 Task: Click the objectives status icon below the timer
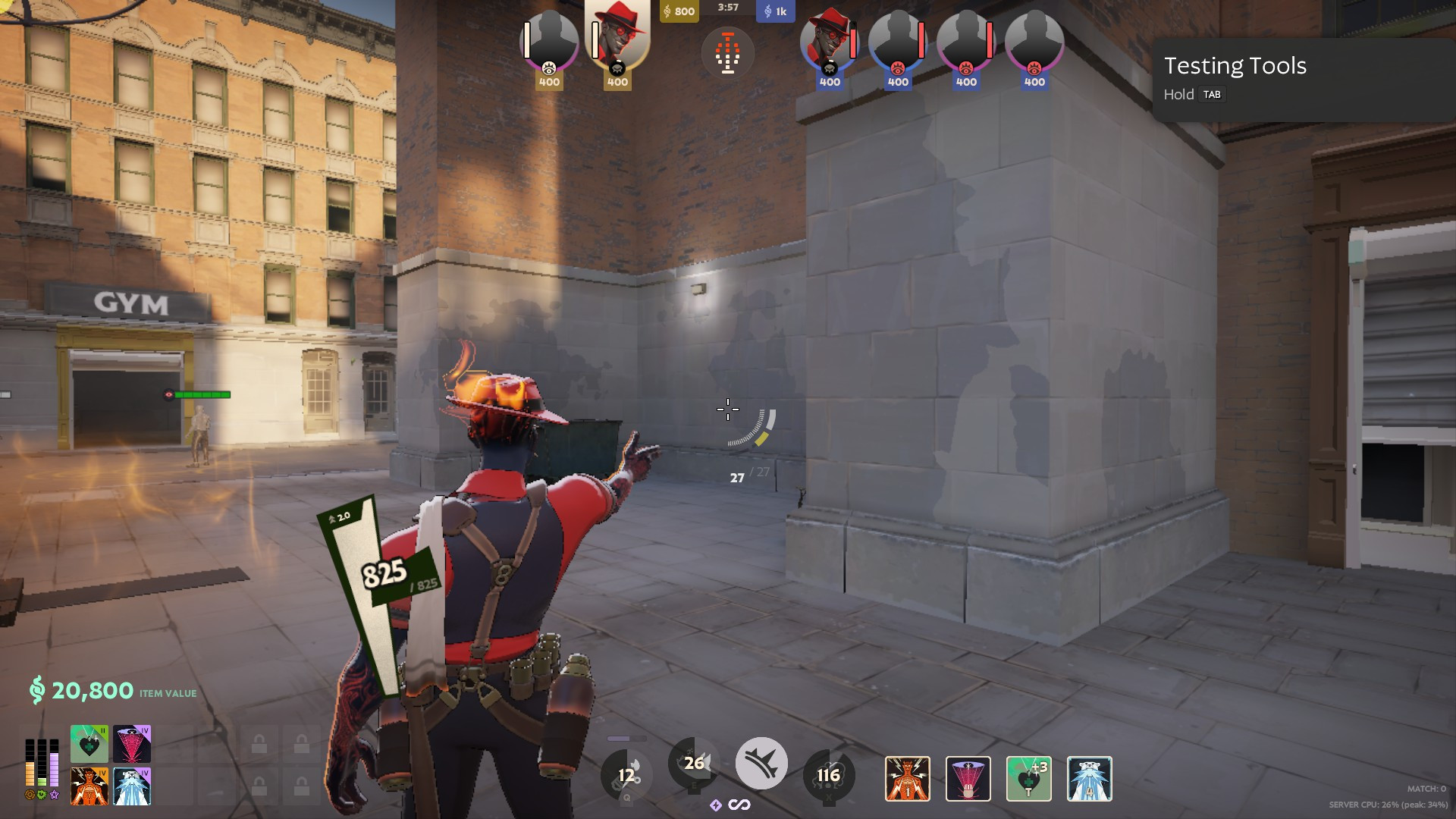(x=727, y=53)
